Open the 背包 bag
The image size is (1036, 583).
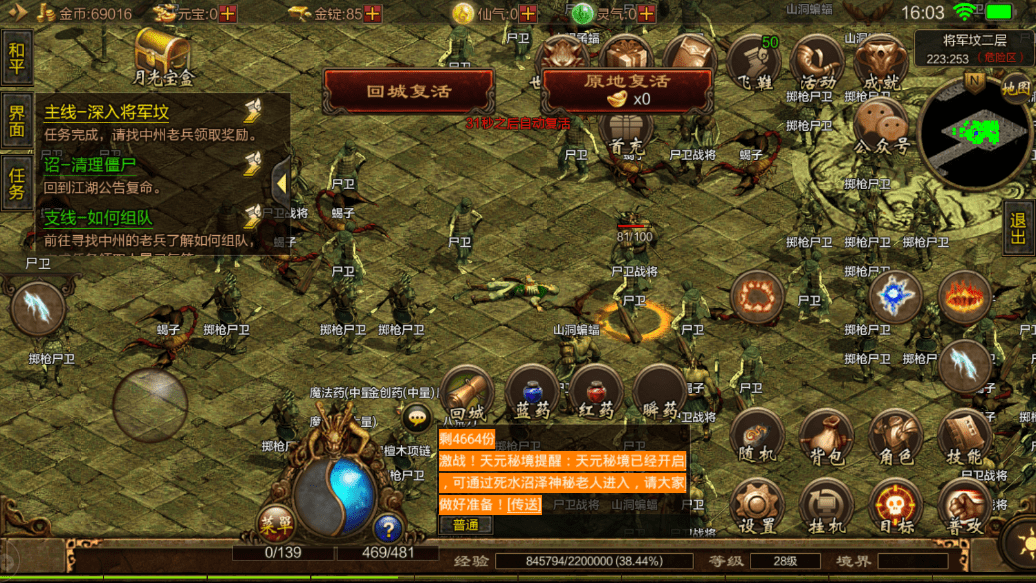tap(826, 437)
